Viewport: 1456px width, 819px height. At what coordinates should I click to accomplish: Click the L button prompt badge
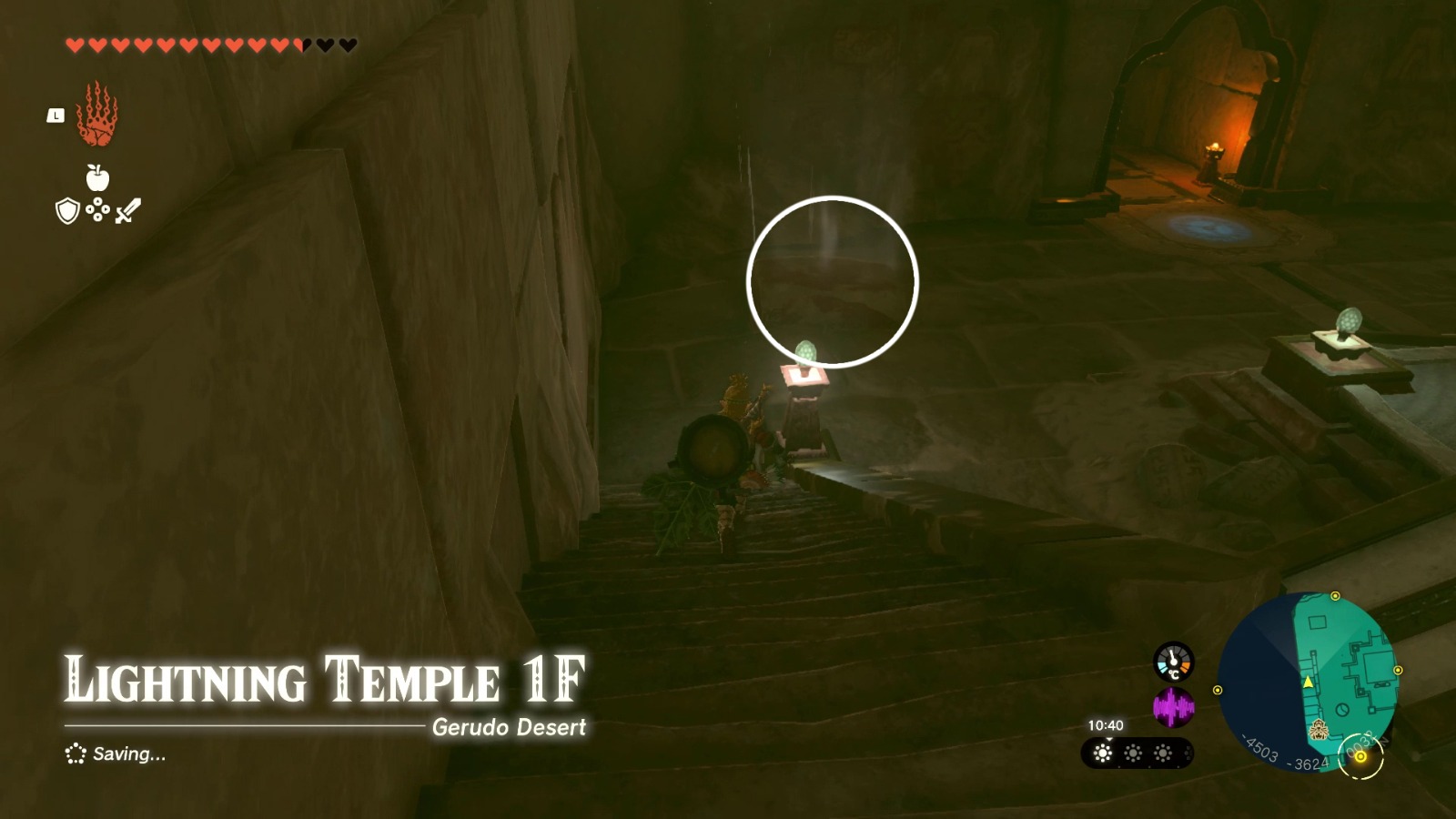coord(56,116)
